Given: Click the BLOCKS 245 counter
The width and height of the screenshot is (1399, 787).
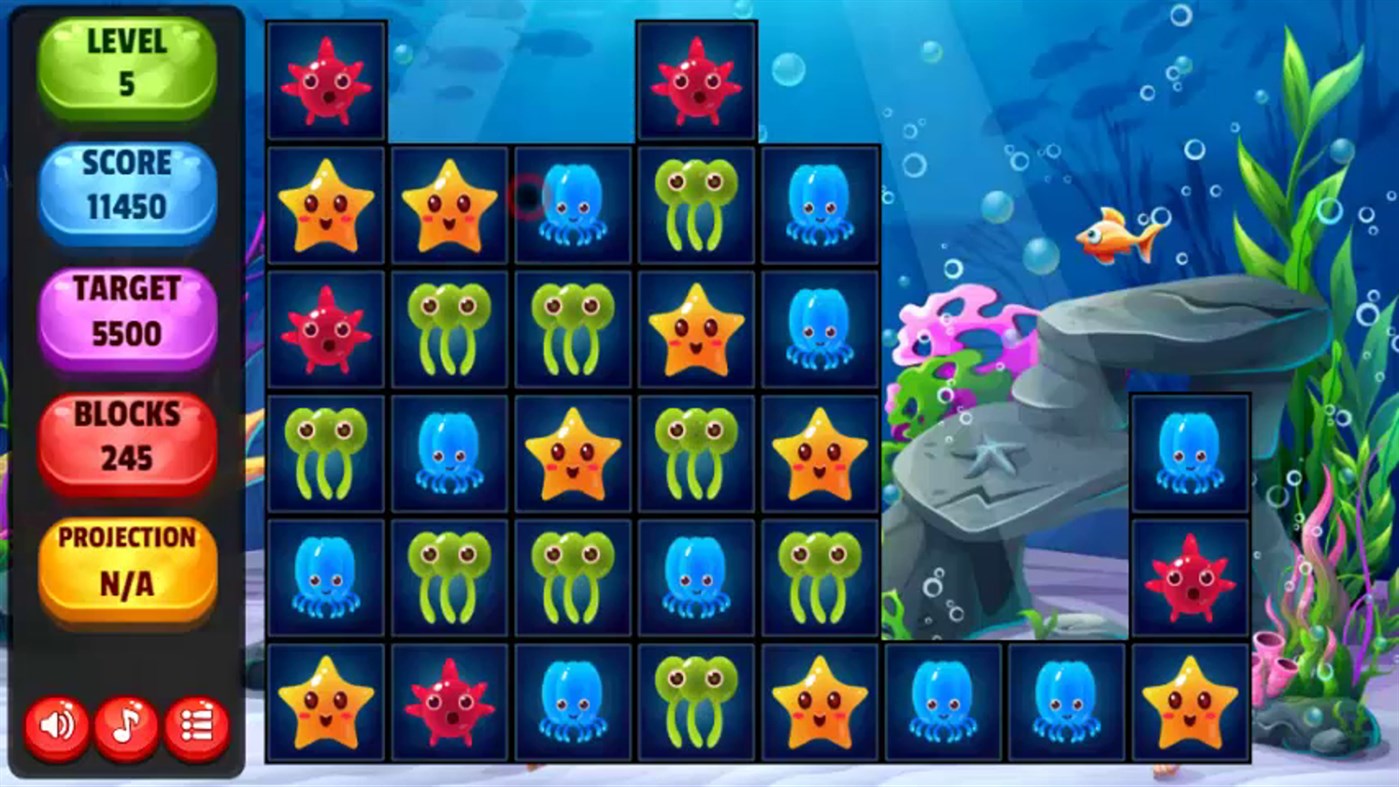Looking at the screenshot, I should [128, 435].
